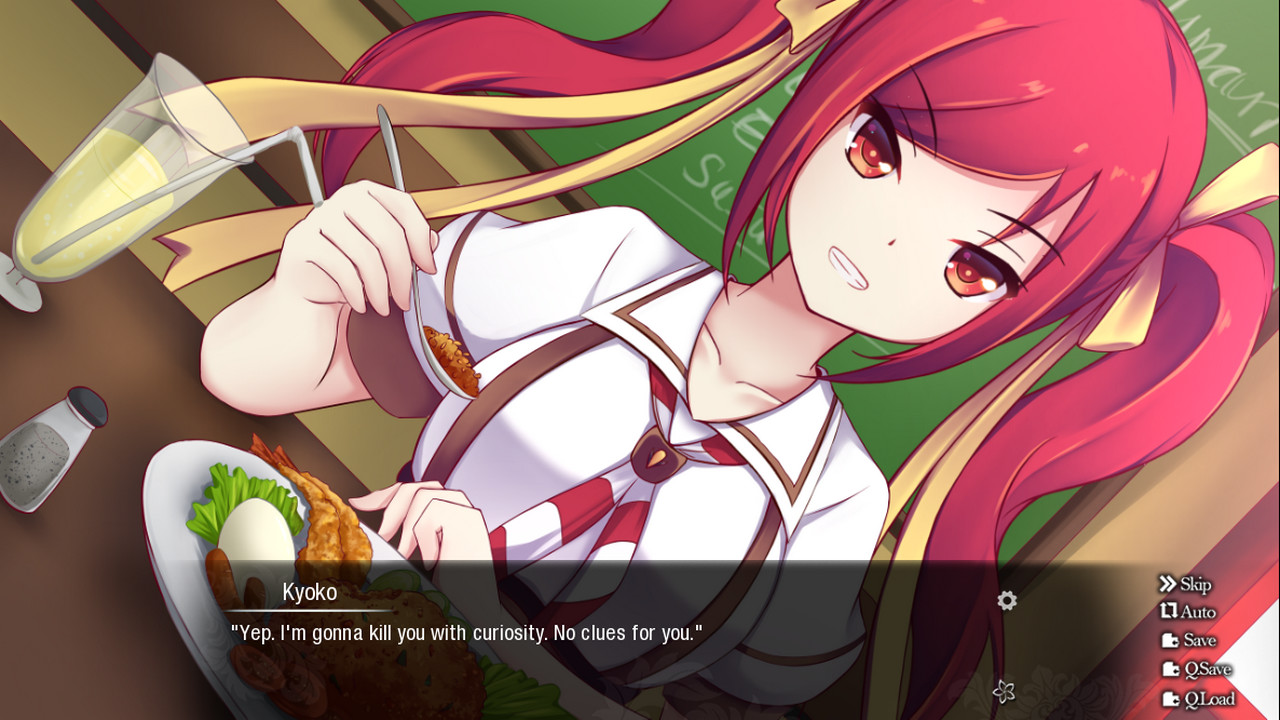
Task: Click the double-chevron next to Skip
Action: pyautogui.click(x=1168, y=584)
